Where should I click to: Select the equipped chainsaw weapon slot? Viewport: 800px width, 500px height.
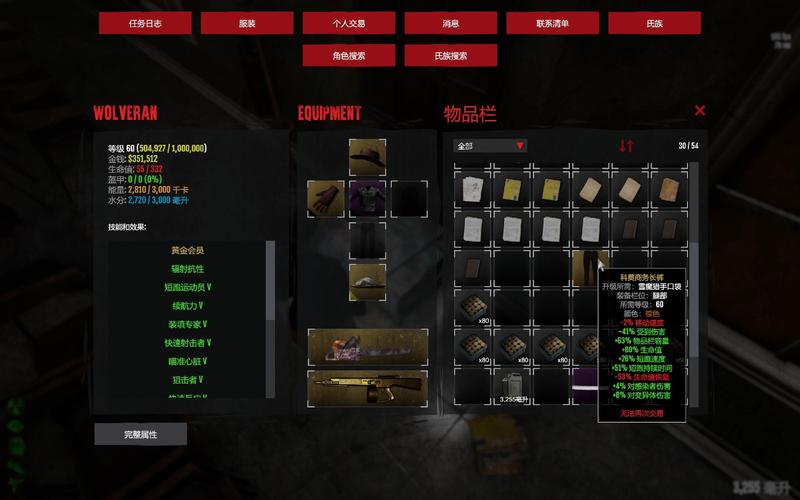coord(367,347)
